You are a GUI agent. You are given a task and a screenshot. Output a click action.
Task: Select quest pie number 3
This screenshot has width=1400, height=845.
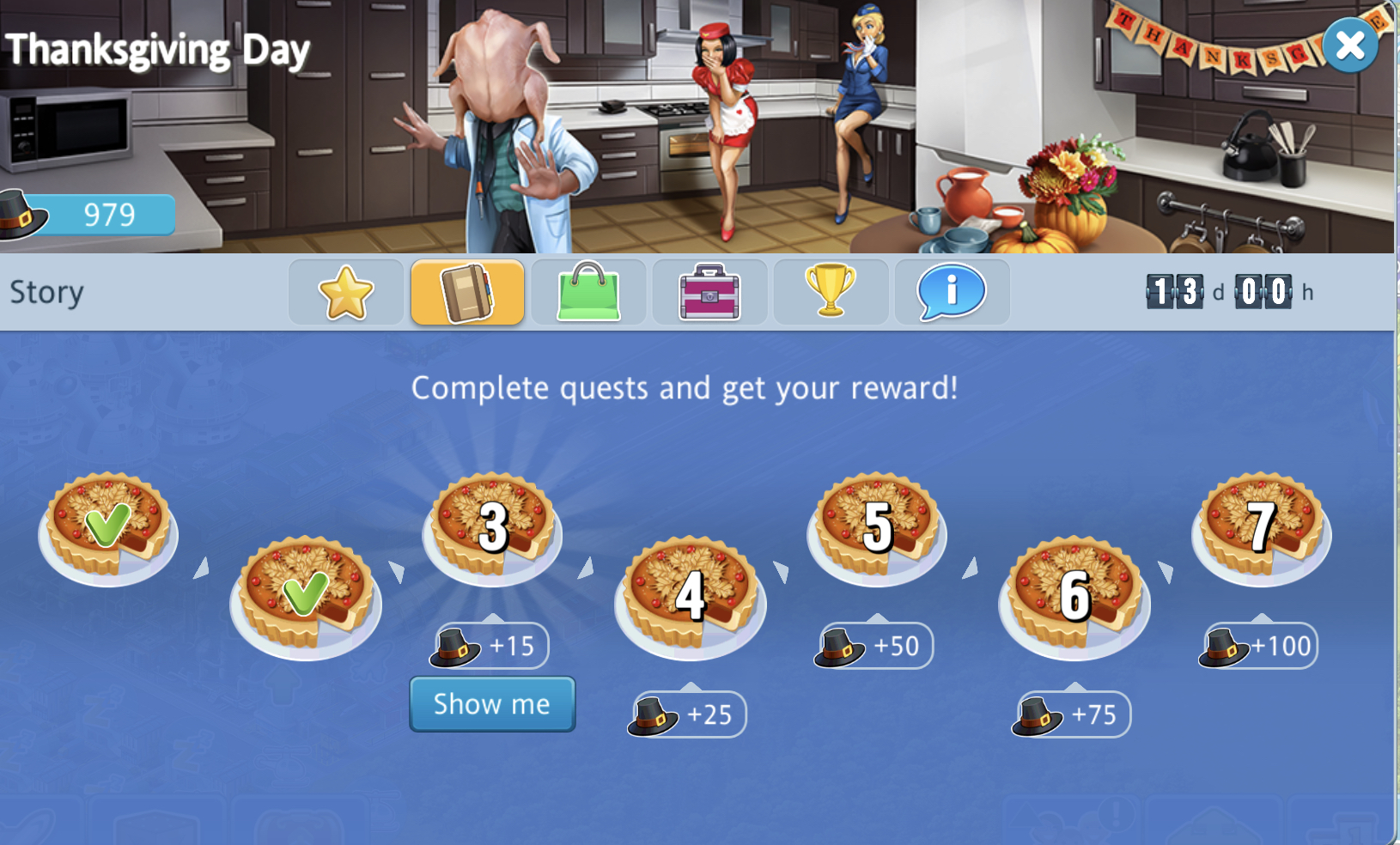pyautogui.click(x=492, y=527)
